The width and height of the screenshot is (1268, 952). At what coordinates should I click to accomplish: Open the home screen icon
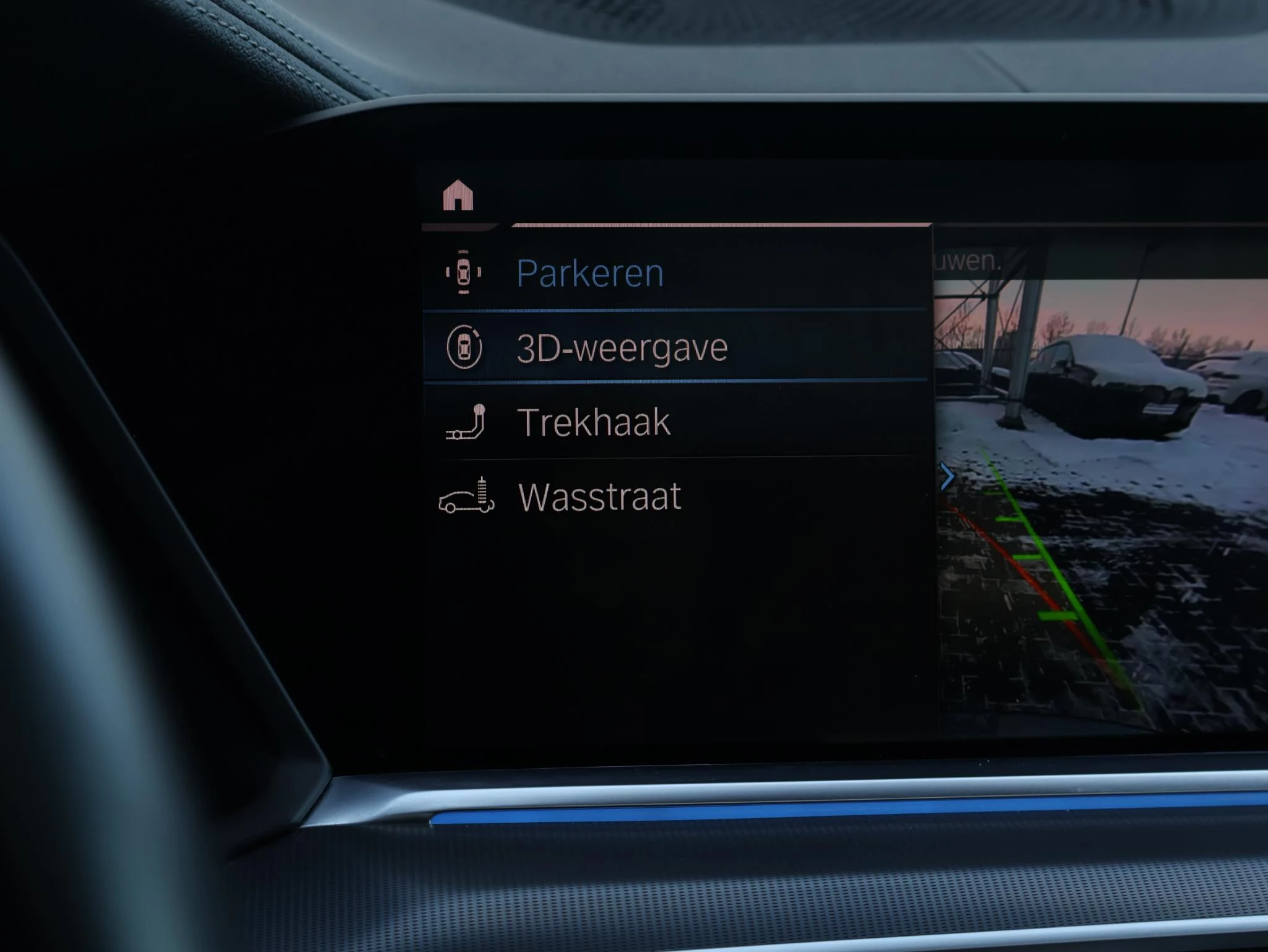458,196
